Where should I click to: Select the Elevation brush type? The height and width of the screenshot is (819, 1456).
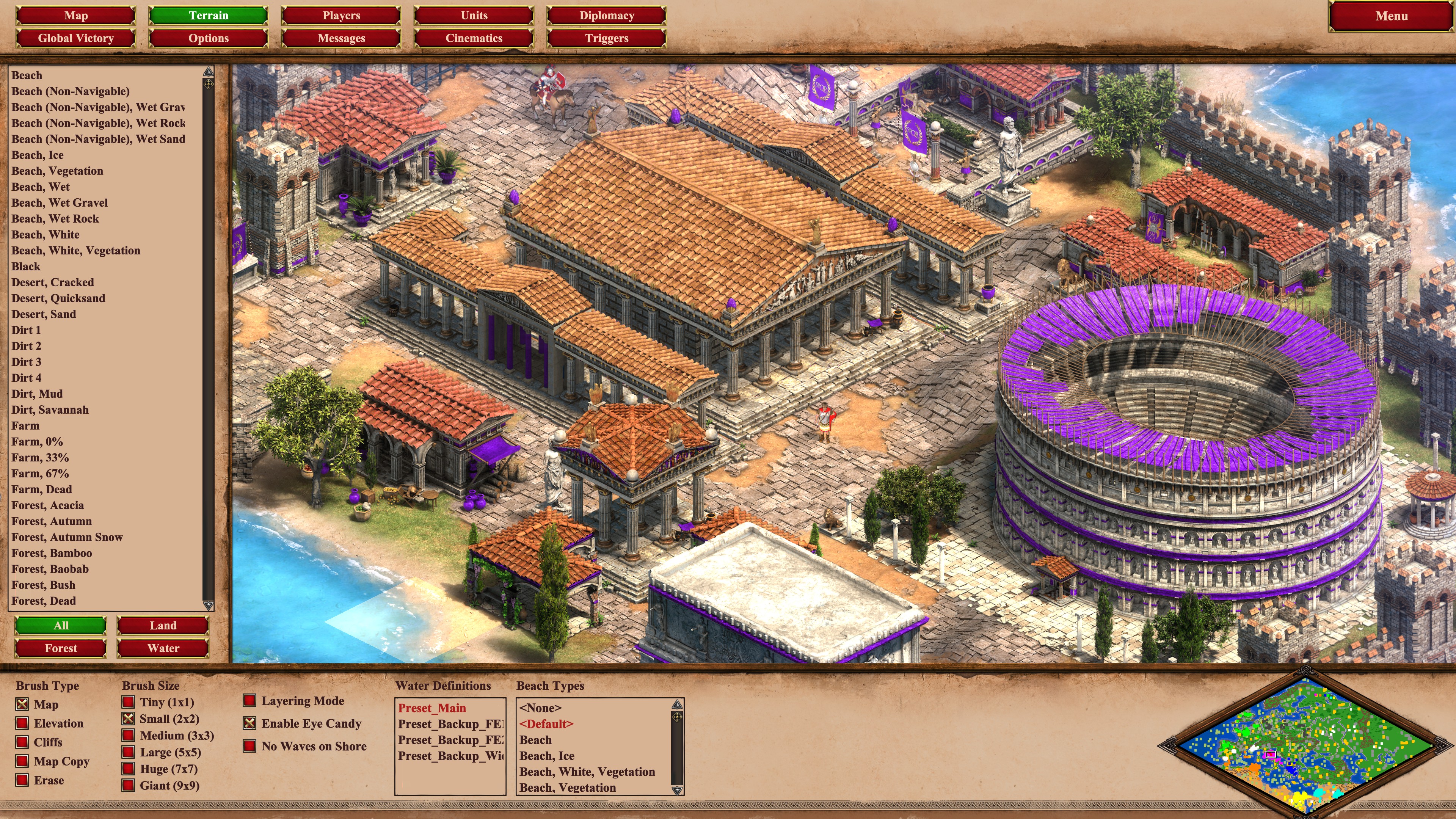(23, 723)
